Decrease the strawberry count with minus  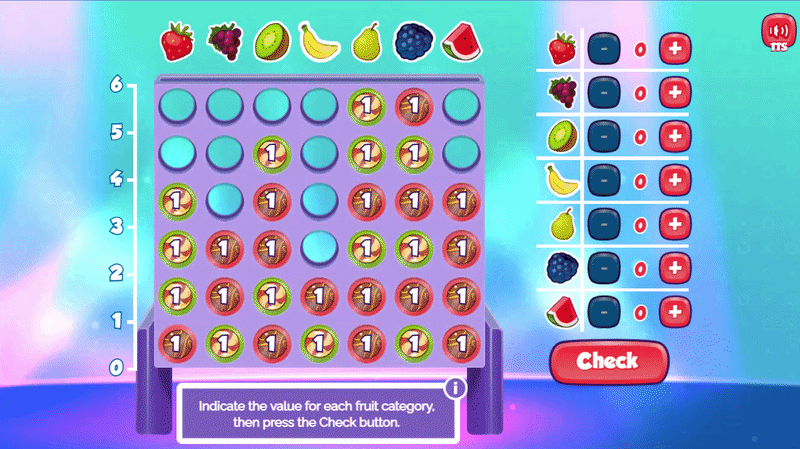(603, 48)
